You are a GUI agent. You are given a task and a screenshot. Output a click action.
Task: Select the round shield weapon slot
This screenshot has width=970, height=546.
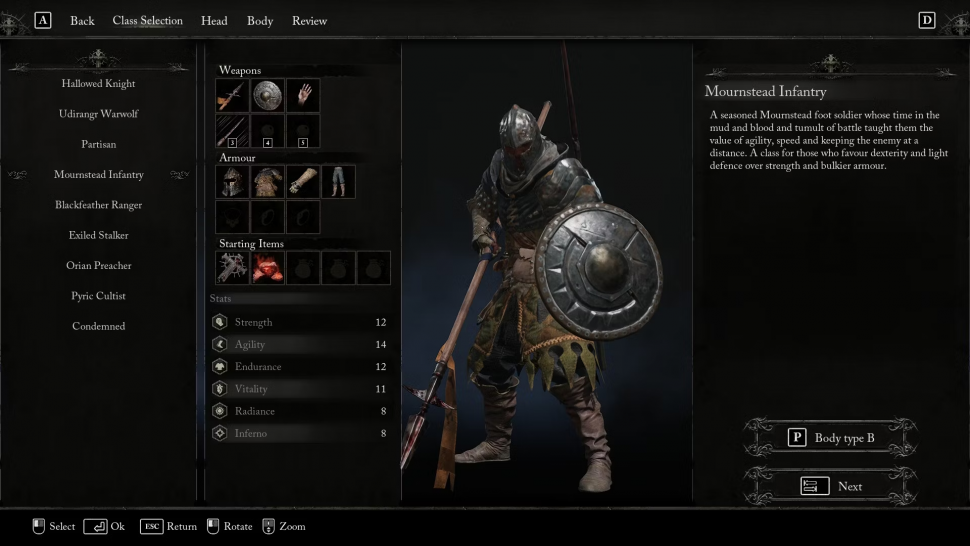tap(267, 96)
